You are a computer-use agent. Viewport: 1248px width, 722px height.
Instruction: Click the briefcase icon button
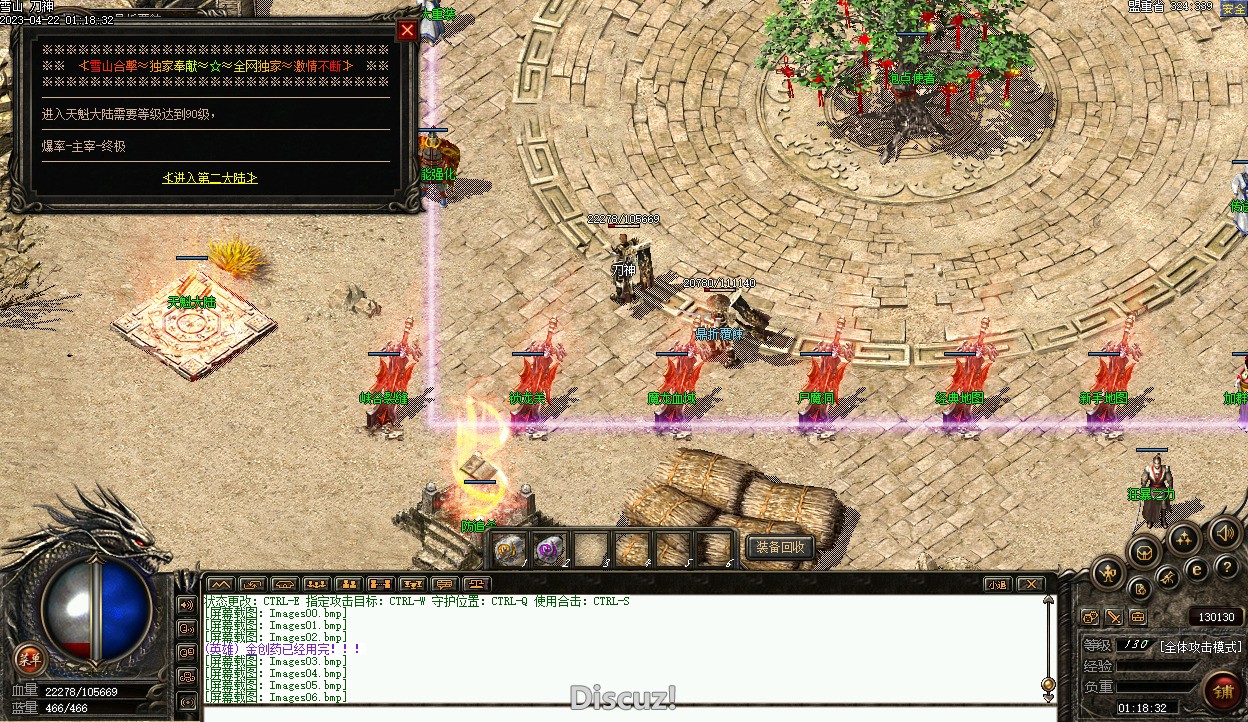tap(1137, 617)
